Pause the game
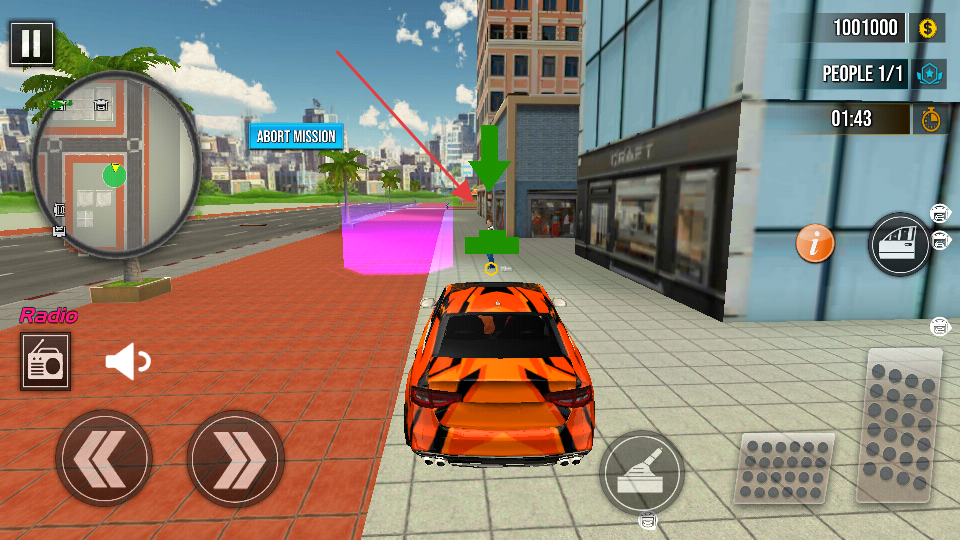Viewport: 960px width, 540px height. (x=32, y=44)
